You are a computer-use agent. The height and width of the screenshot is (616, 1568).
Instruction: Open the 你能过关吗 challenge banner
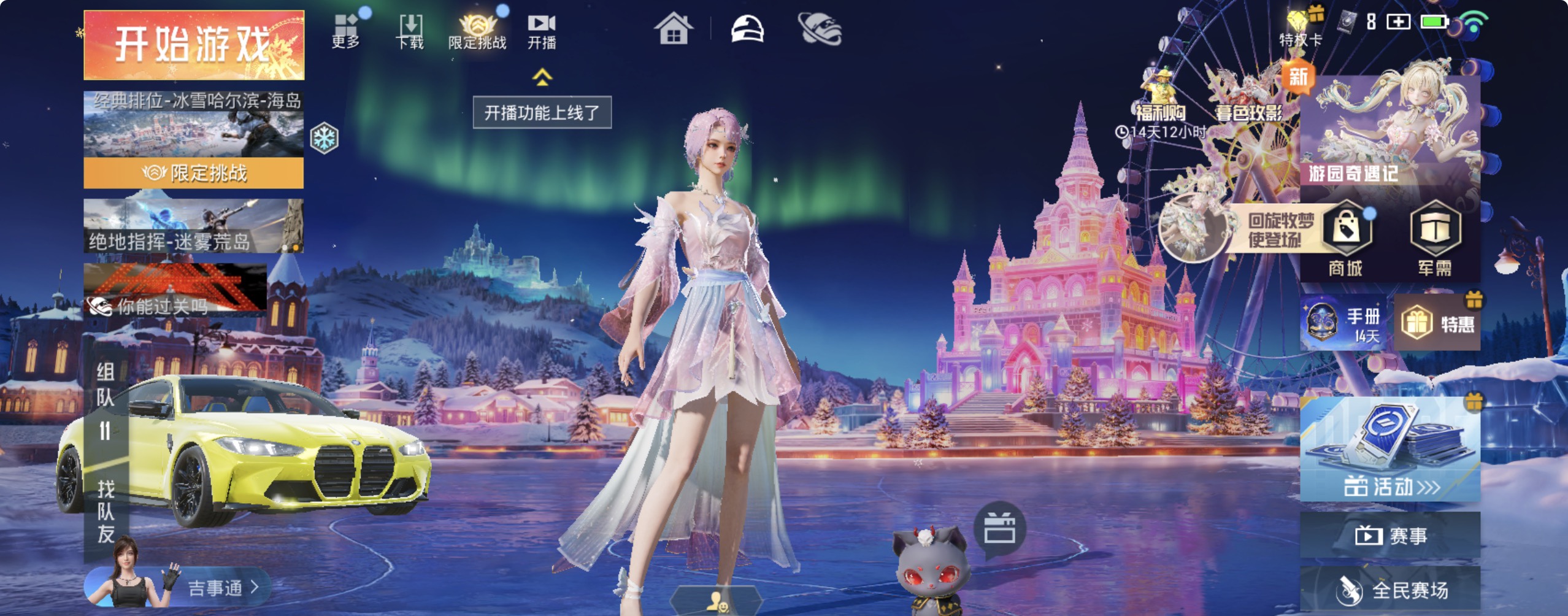175,288
